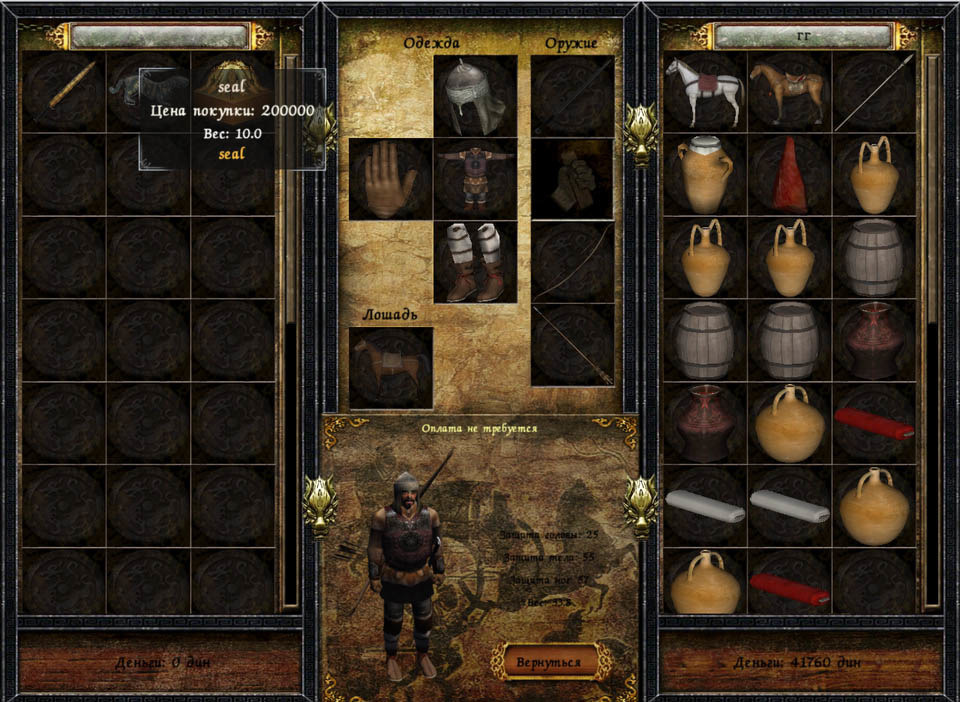Viewport: 960px width, 702px height.
Task: Select the equipped gloves slot
Action: 390,179
